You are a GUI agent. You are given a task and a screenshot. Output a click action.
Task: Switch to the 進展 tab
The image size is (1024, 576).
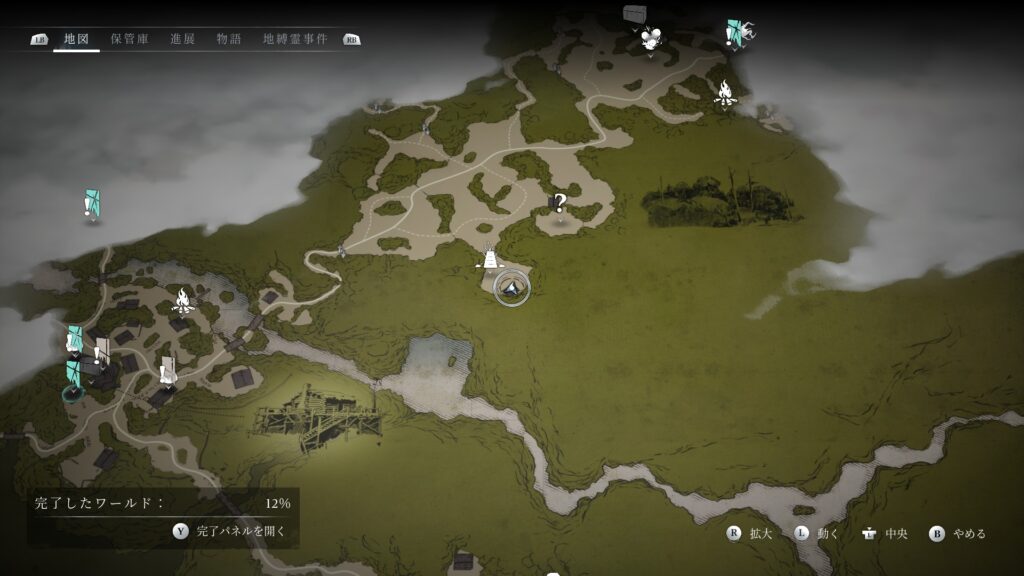coord(182,39)
